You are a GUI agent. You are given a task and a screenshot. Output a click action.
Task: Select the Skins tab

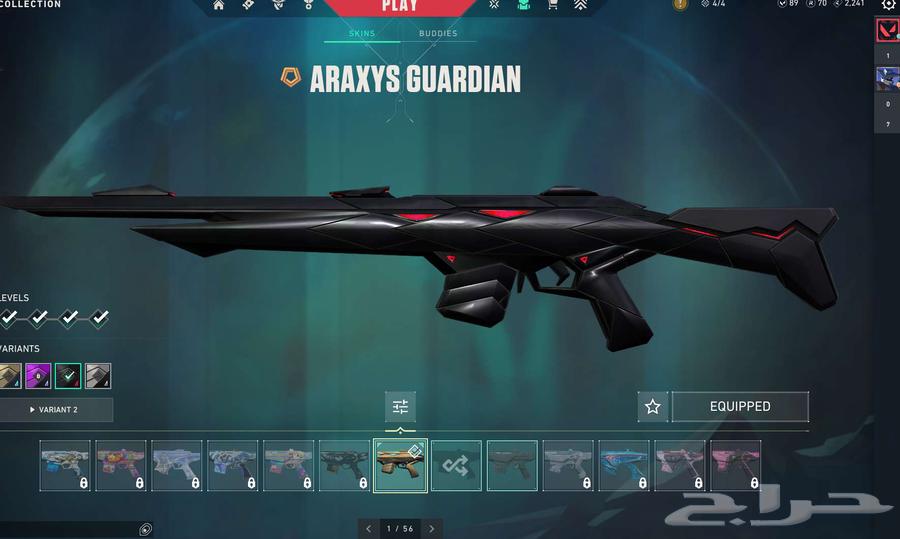362,34
